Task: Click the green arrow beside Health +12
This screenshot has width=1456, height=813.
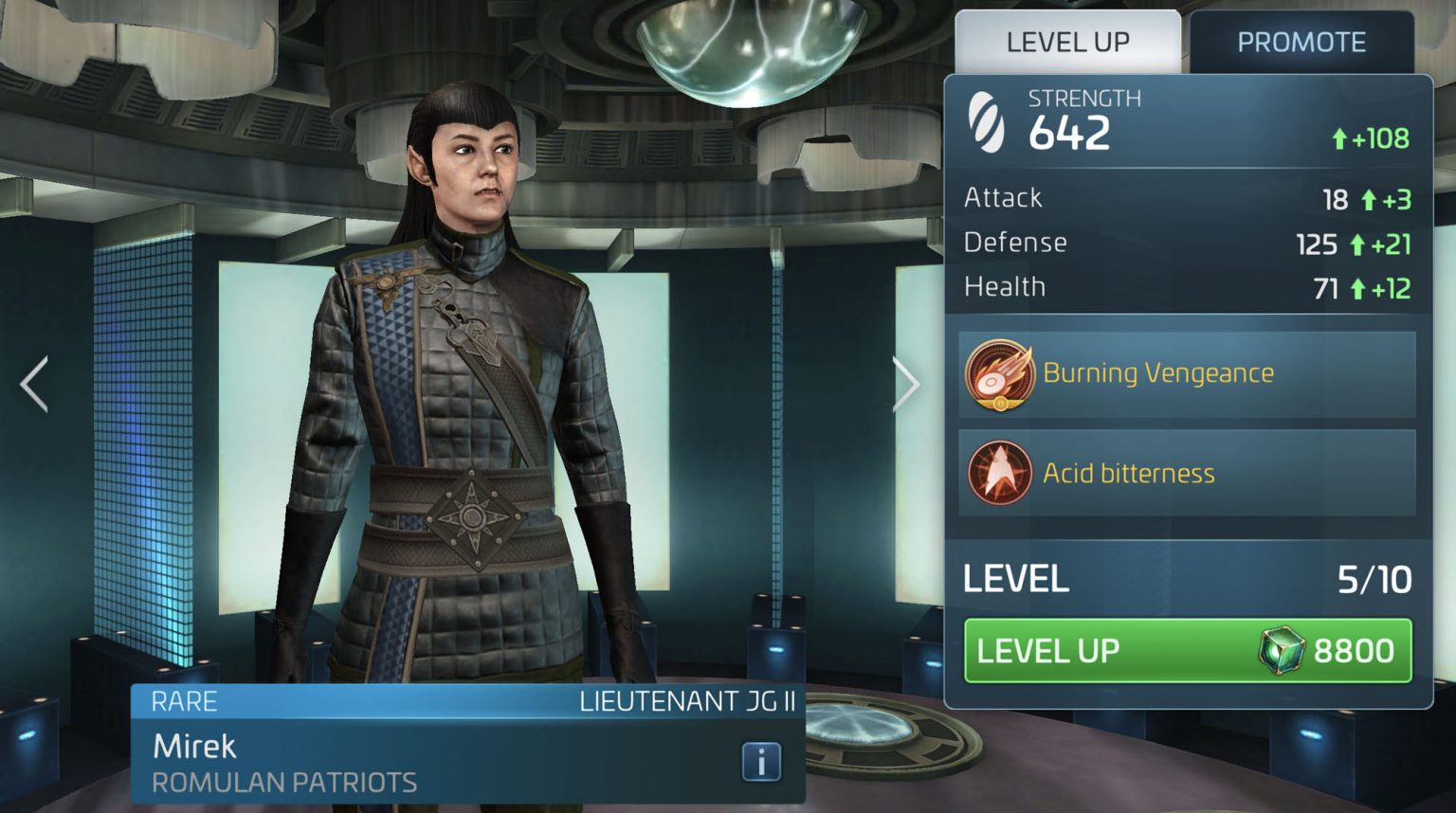Action: click(1357, 287)
